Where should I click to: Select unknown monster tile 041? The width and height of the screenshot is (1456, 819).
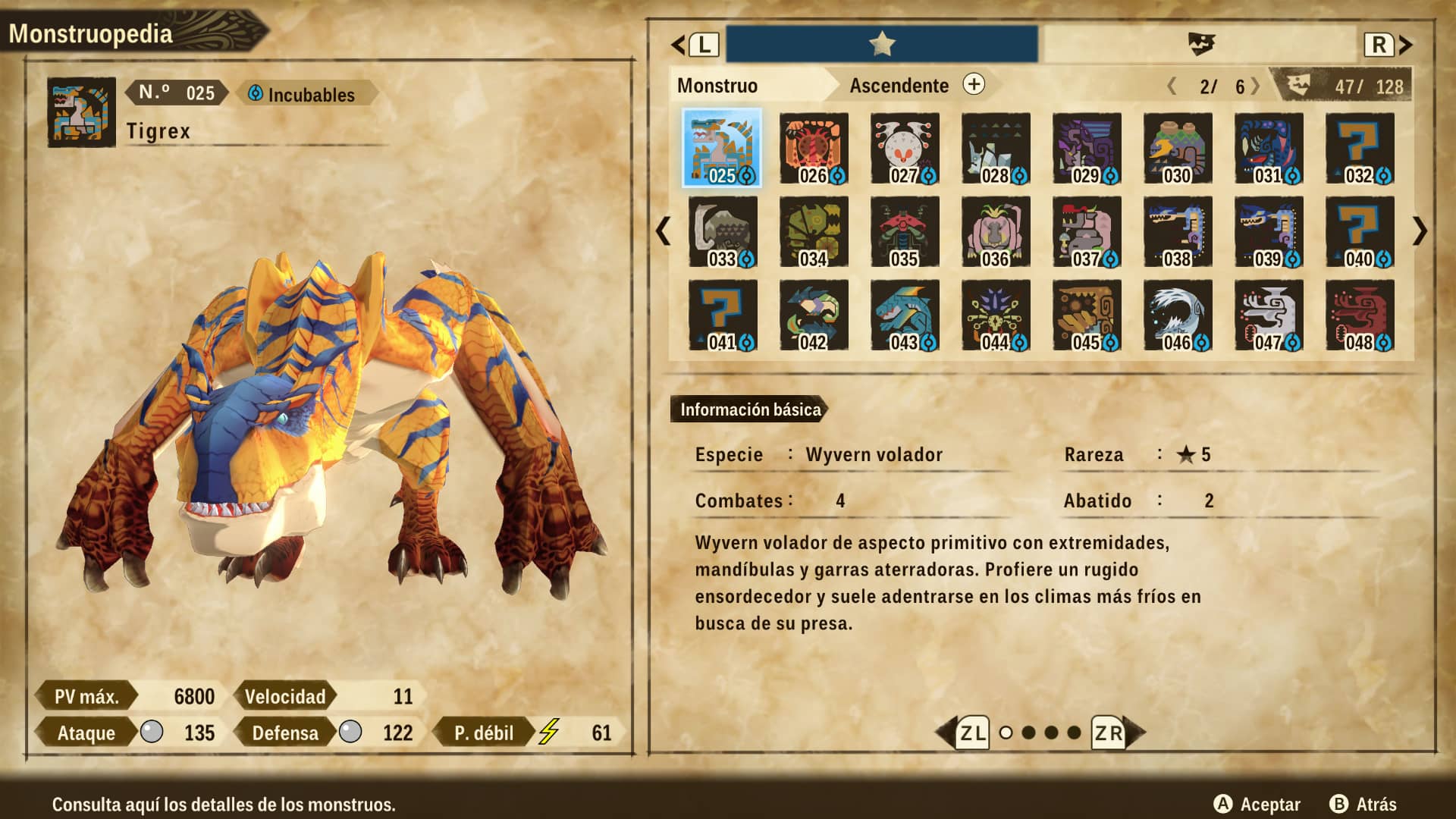723,315
